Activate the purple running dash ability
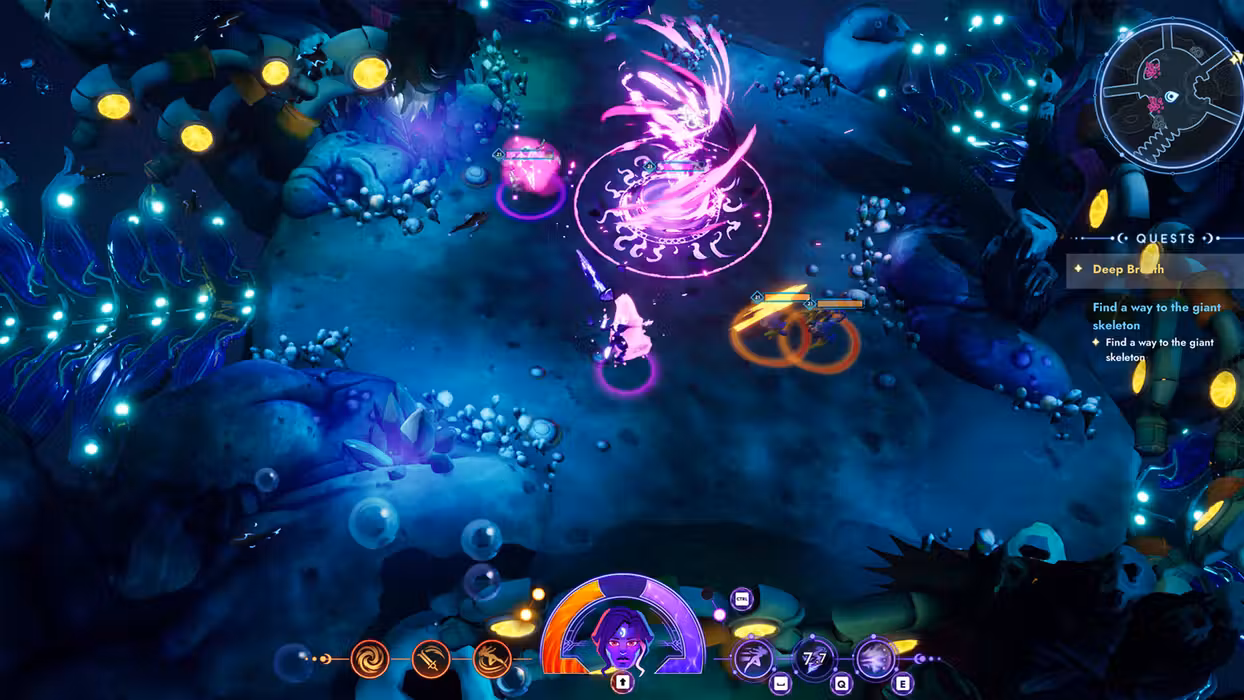This screenshot has width=1244, height=700. point(753,659)
